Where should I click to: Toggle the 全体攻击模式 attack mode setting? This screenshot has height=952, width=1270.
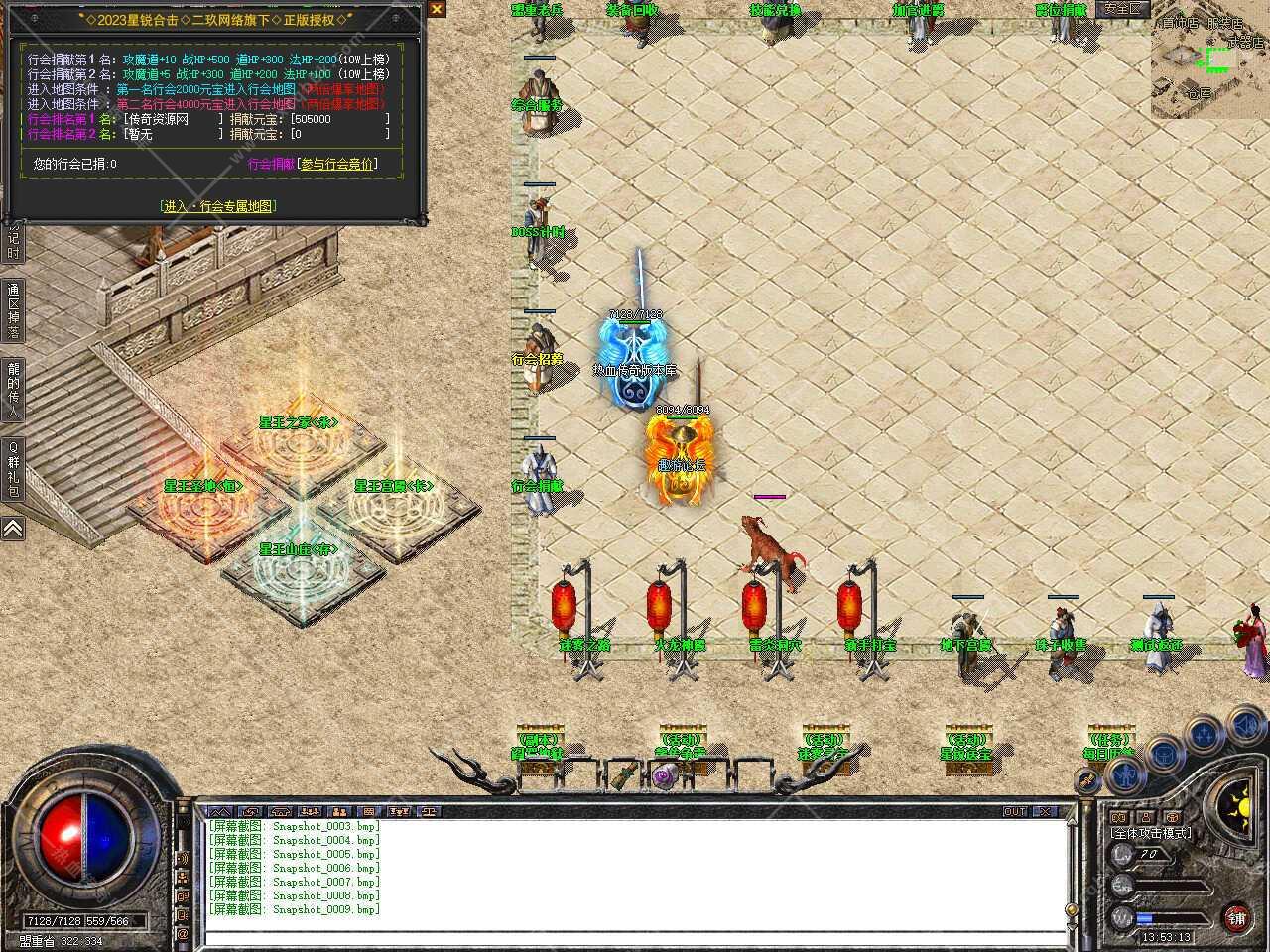(x=1151, y=833)
